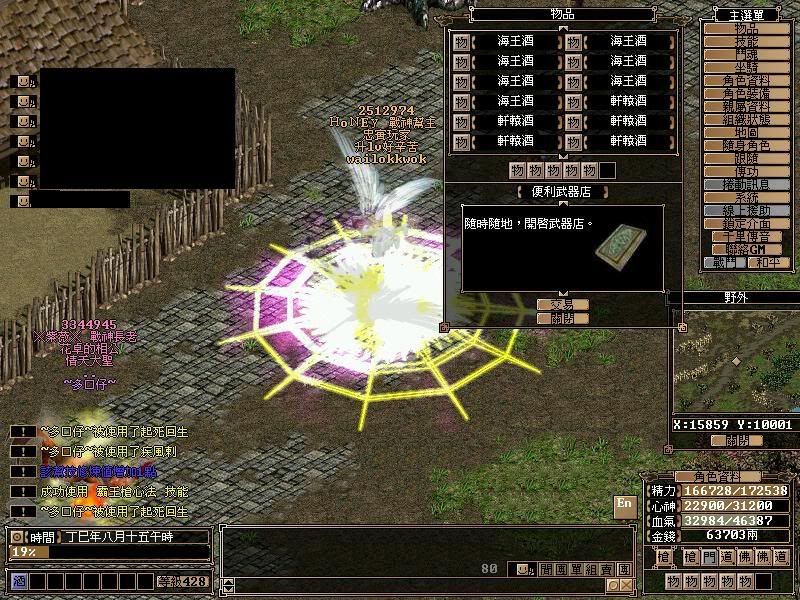Toggle the En input language button
Image resolution: width=800 pixels, height=600 pixels.
click(x=625, y=505)
